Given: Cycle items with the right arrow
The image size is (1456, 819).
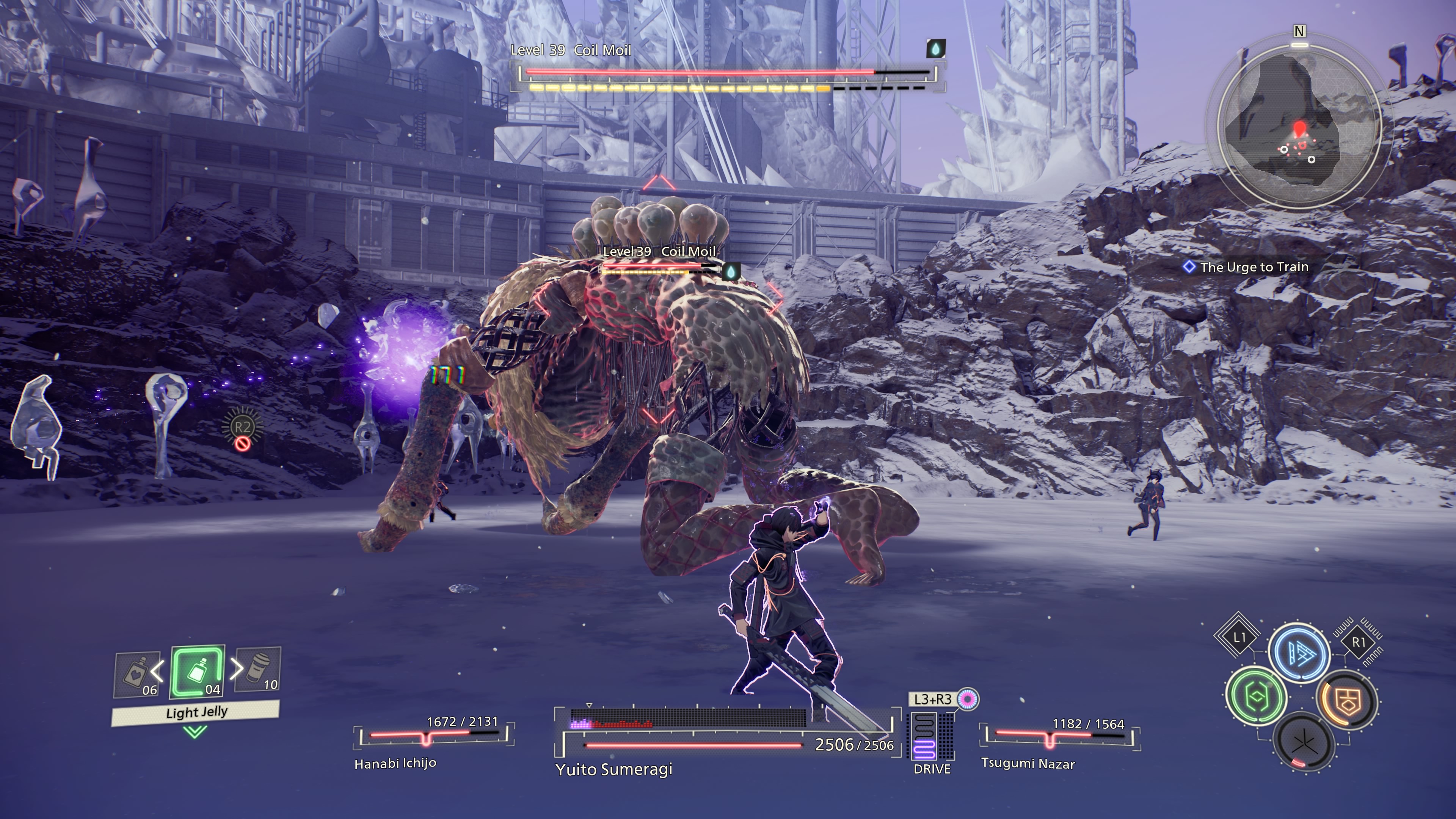Looking at the screenshot, I should (x=236, y=668).
